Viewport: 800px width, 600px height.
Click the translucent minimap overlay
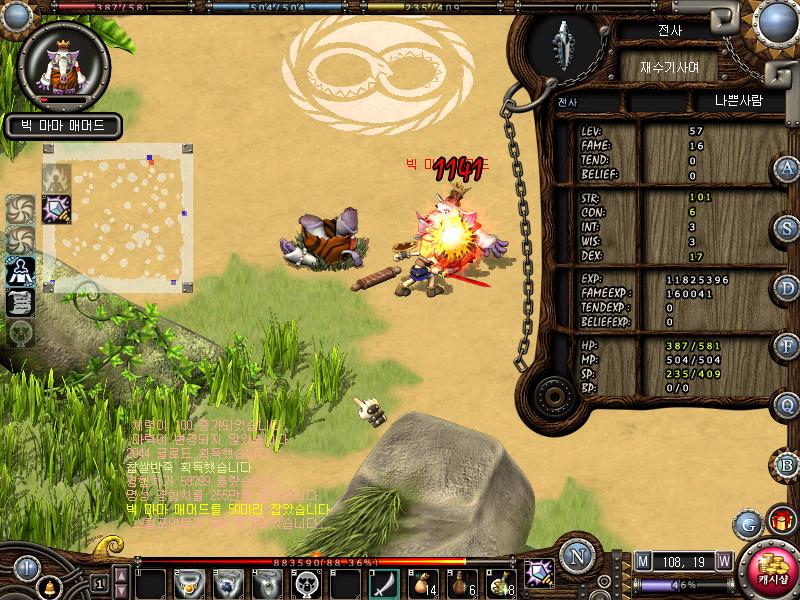pyautogui.click(x=116, y=218)
